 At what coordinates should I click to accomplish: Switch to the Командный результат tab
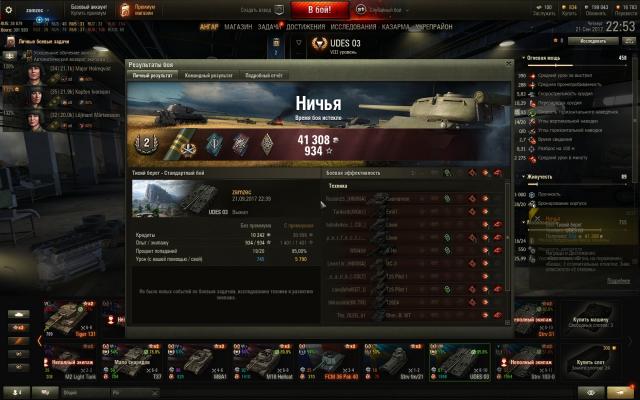(x=208, y=75)
